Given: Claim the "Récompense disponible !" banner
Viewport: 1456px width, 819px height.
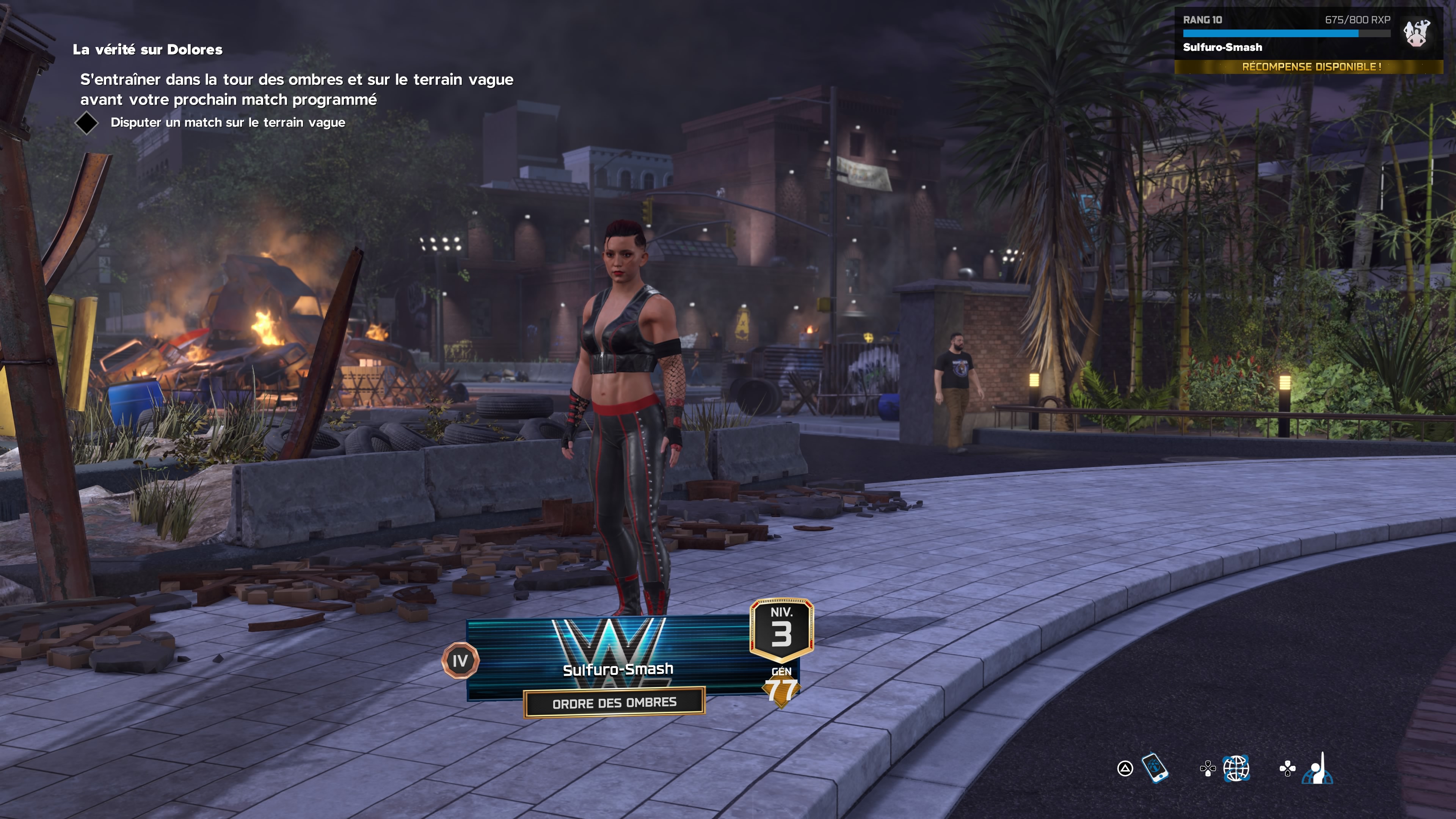Looking at the screenshot, I should click(x=1311, y=67).
